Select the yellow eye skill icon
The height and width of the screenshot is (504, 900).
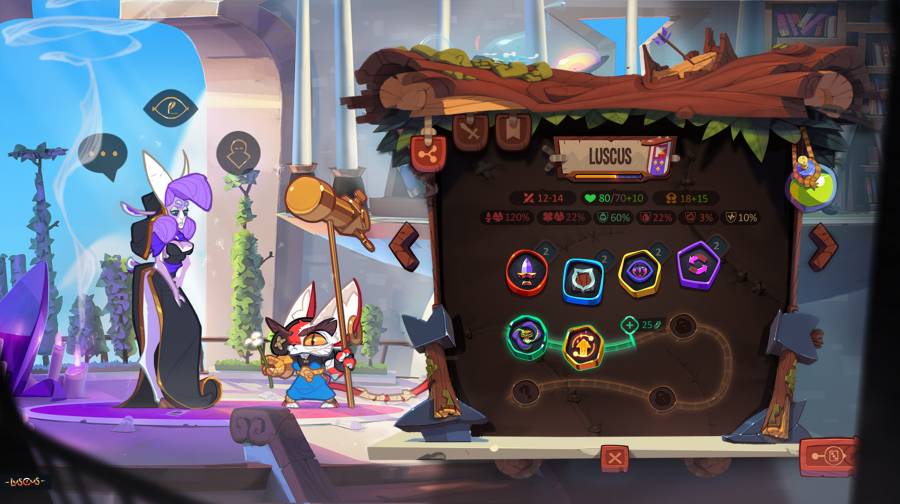(x=639, y=272)
